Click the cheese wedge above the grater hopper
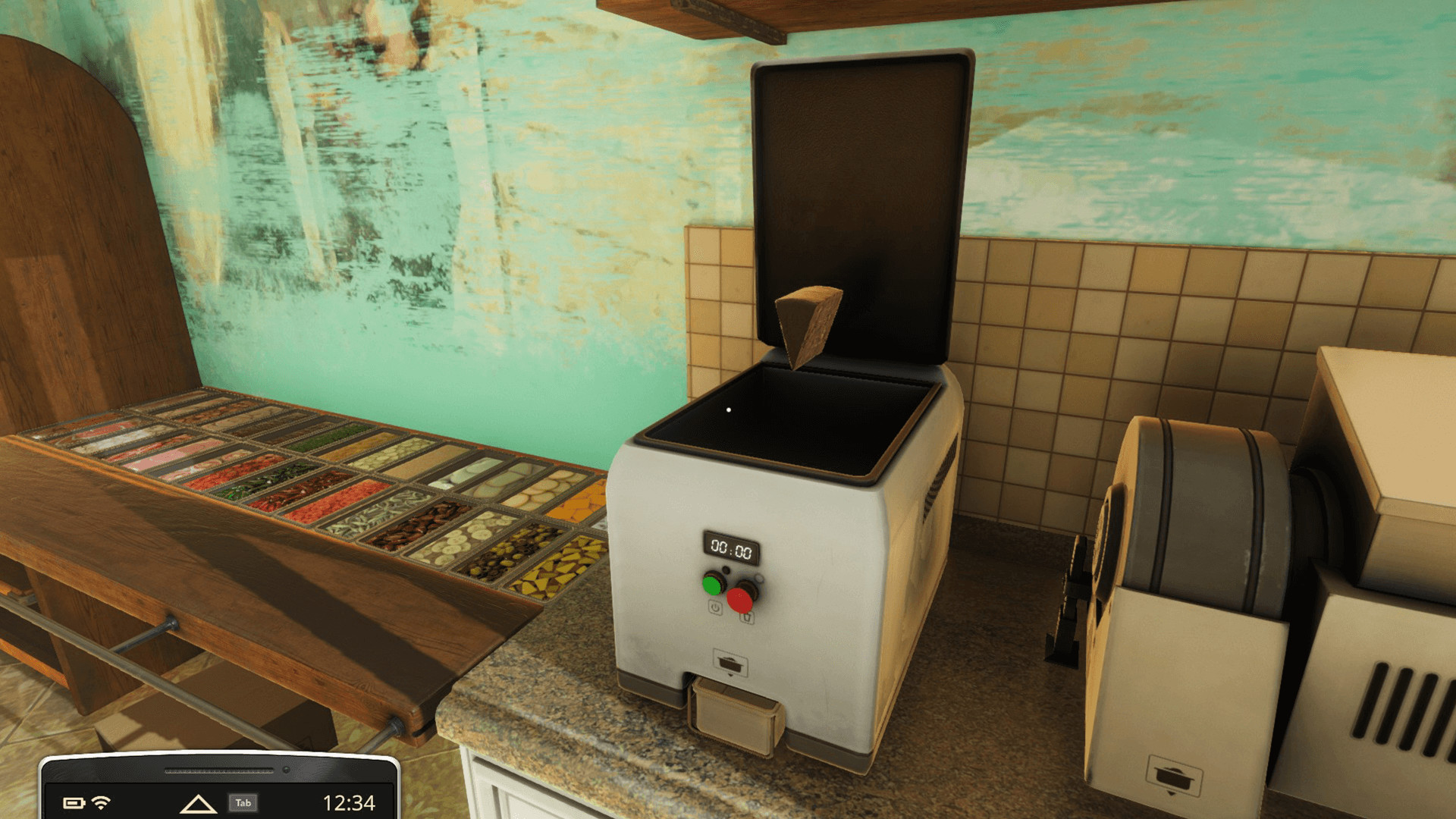Viewport: 1456px width, 819px height. coord(806,326)
